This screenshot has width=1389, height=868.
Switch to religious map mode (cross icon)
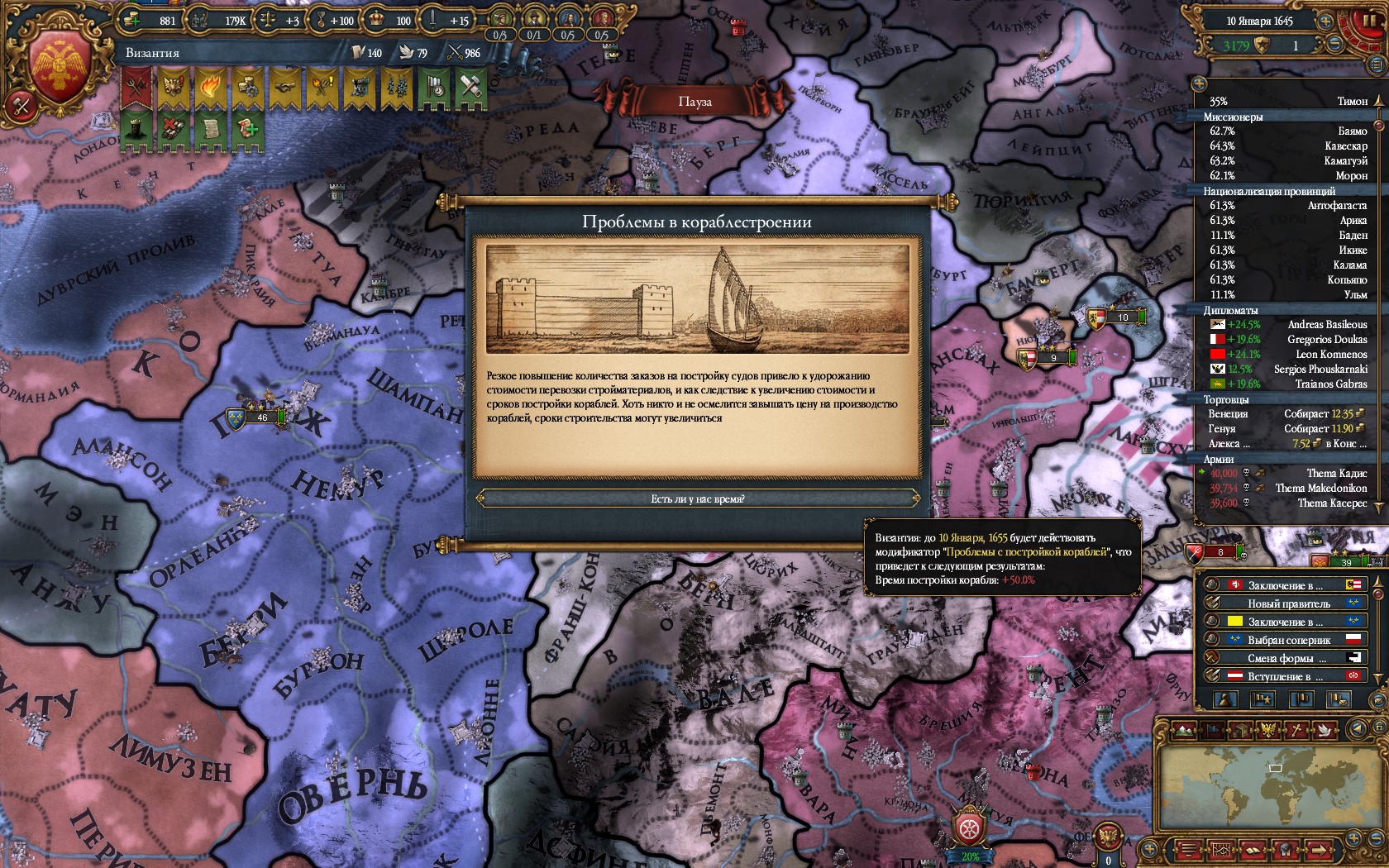[1297, 730]
